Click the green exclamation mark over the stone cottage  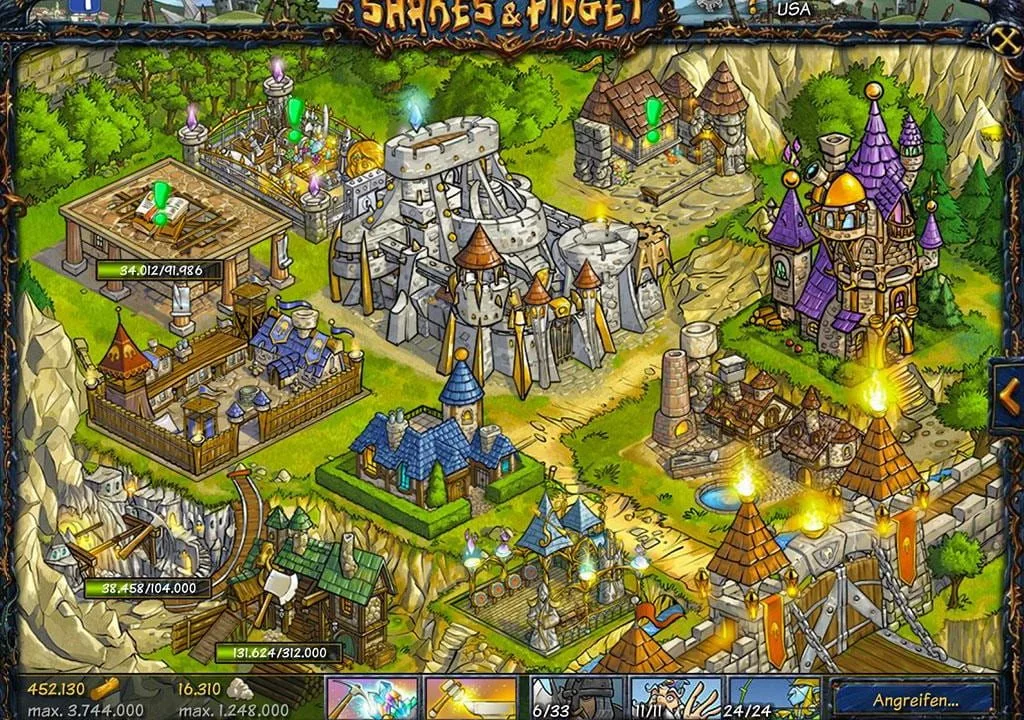653,117
